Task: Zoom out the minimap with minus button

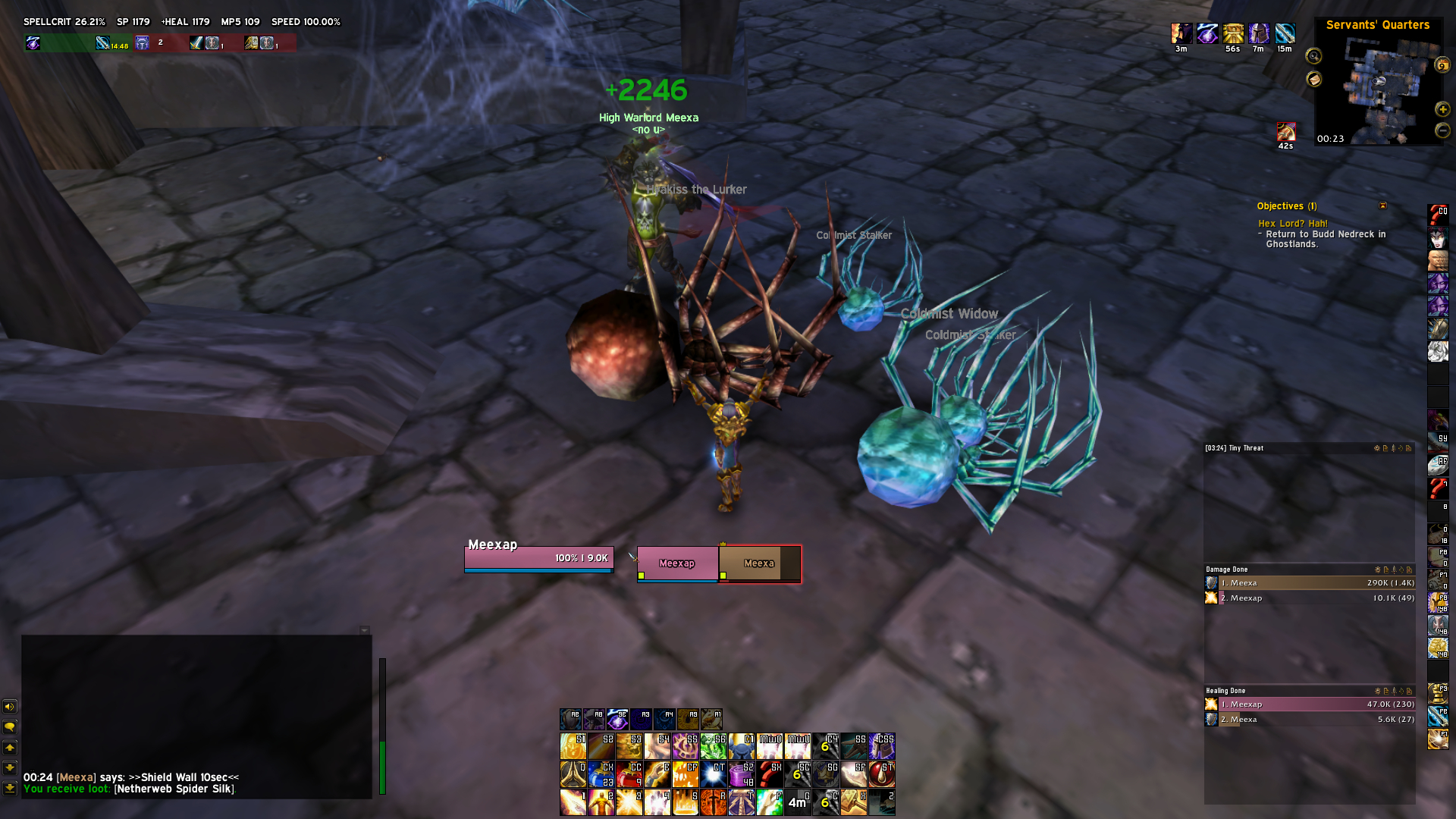Action: tap(1442, 130)
